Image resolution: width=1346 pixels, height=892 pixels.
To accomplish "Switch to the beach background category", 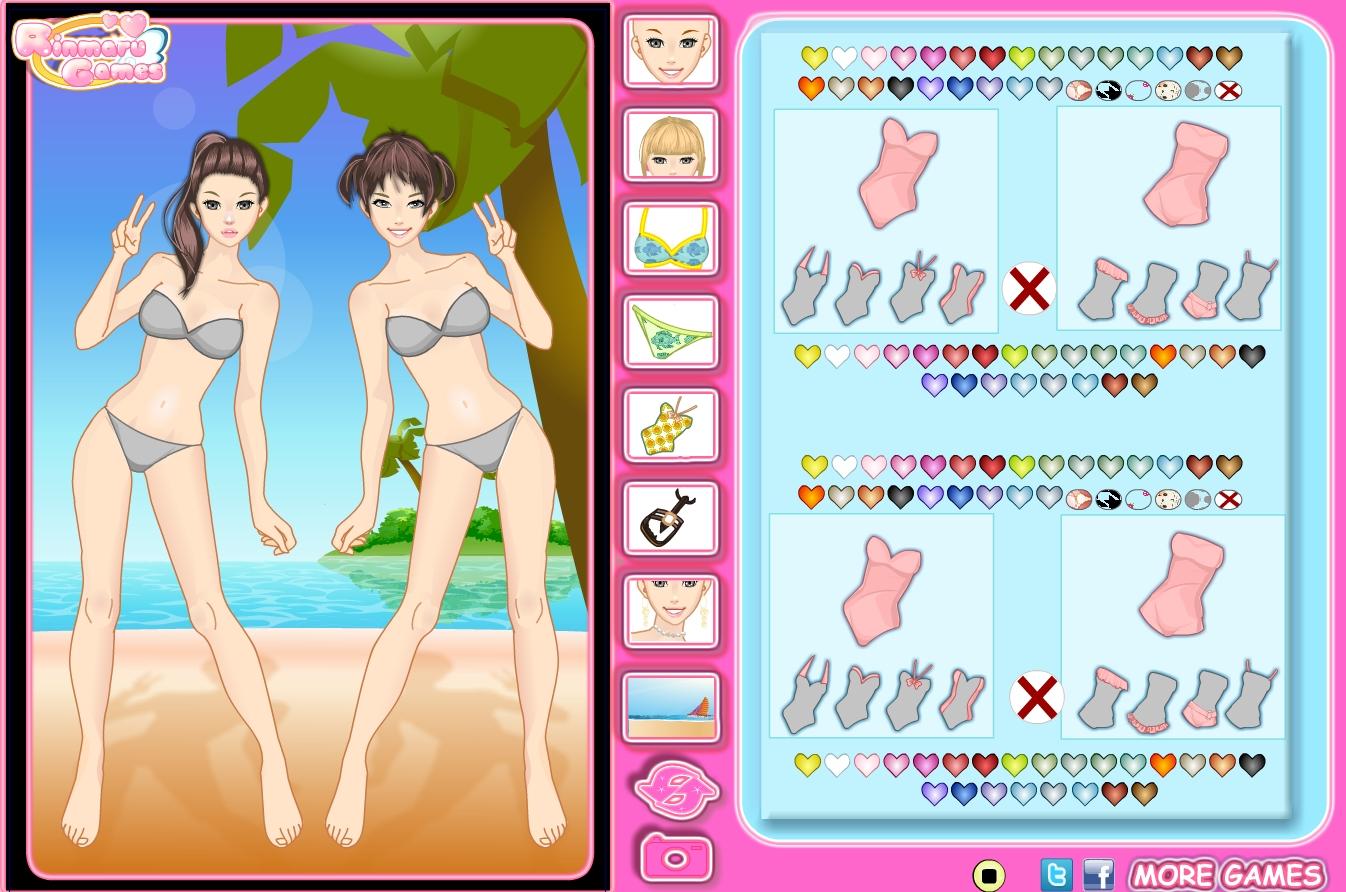I will [671, 707].
